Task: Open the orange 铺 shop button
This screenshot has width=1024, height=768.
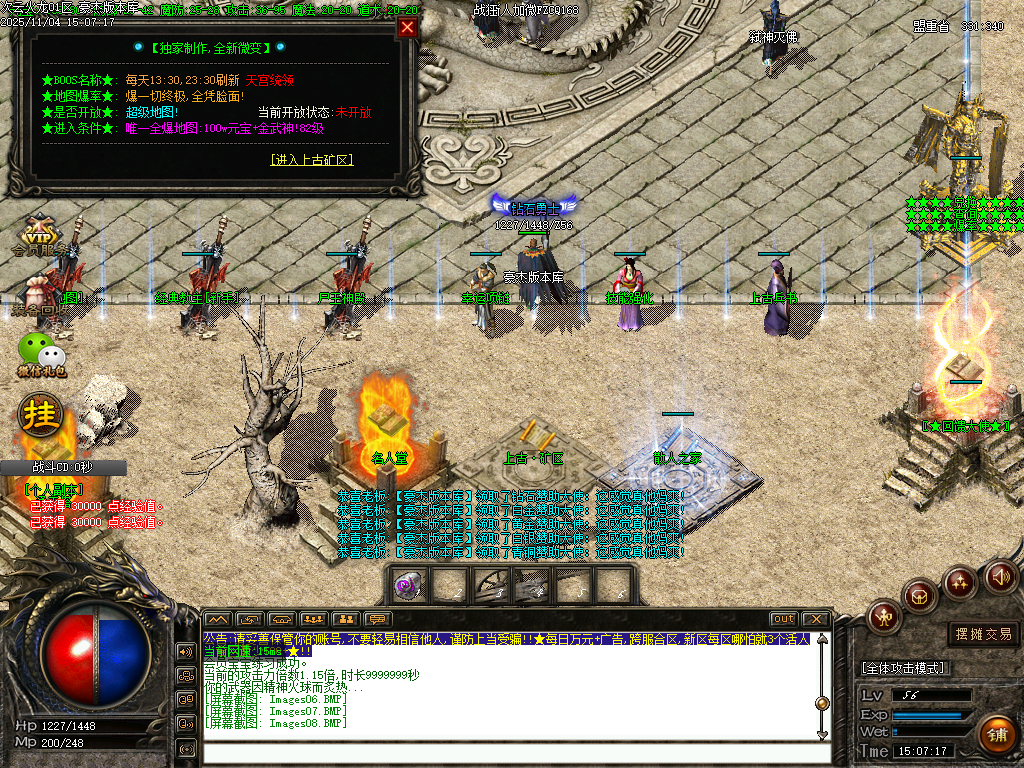Action: [x=996, y=734]
